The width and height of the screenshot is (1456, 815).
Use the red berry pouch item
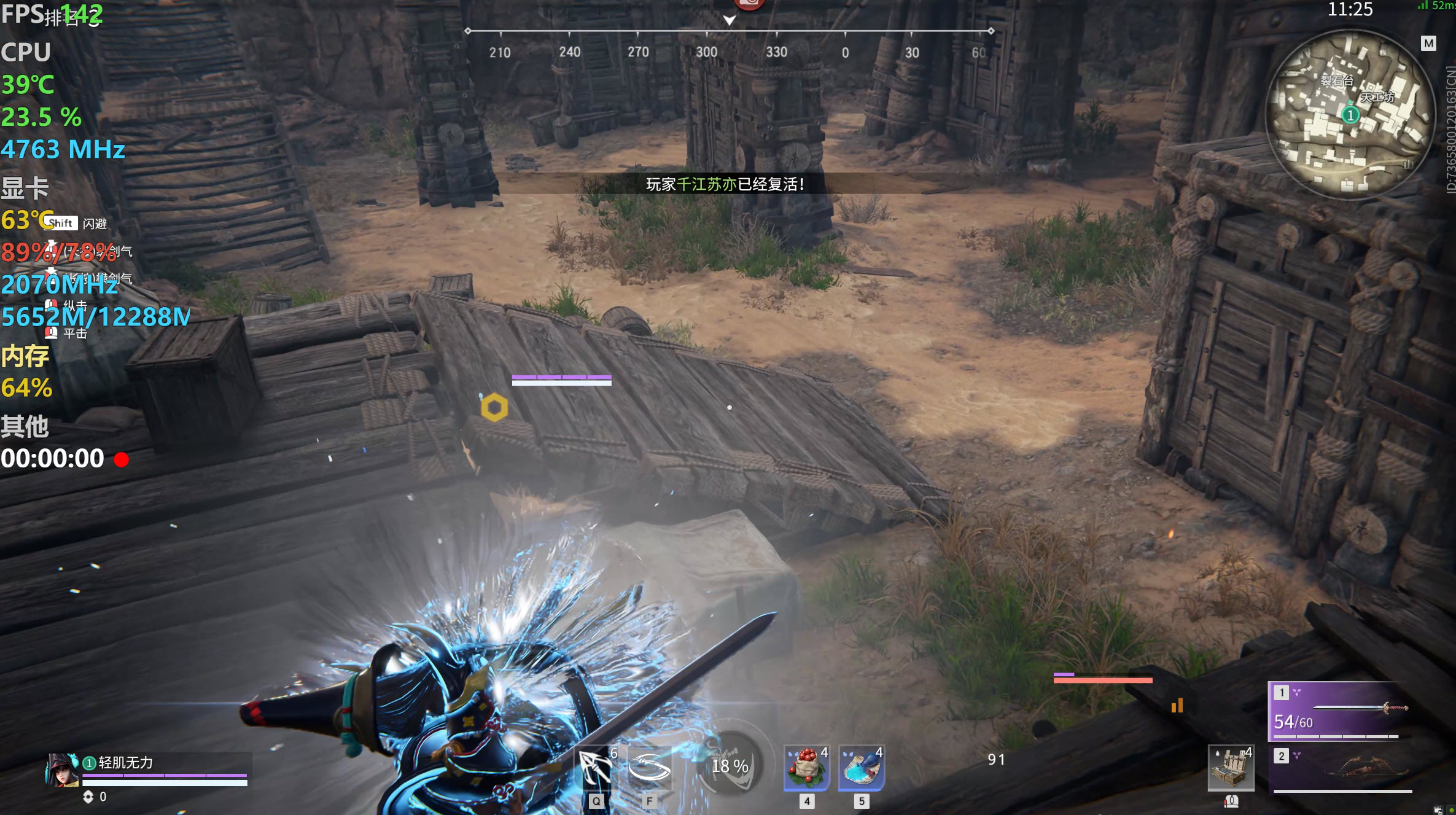(x=806, y=768)
